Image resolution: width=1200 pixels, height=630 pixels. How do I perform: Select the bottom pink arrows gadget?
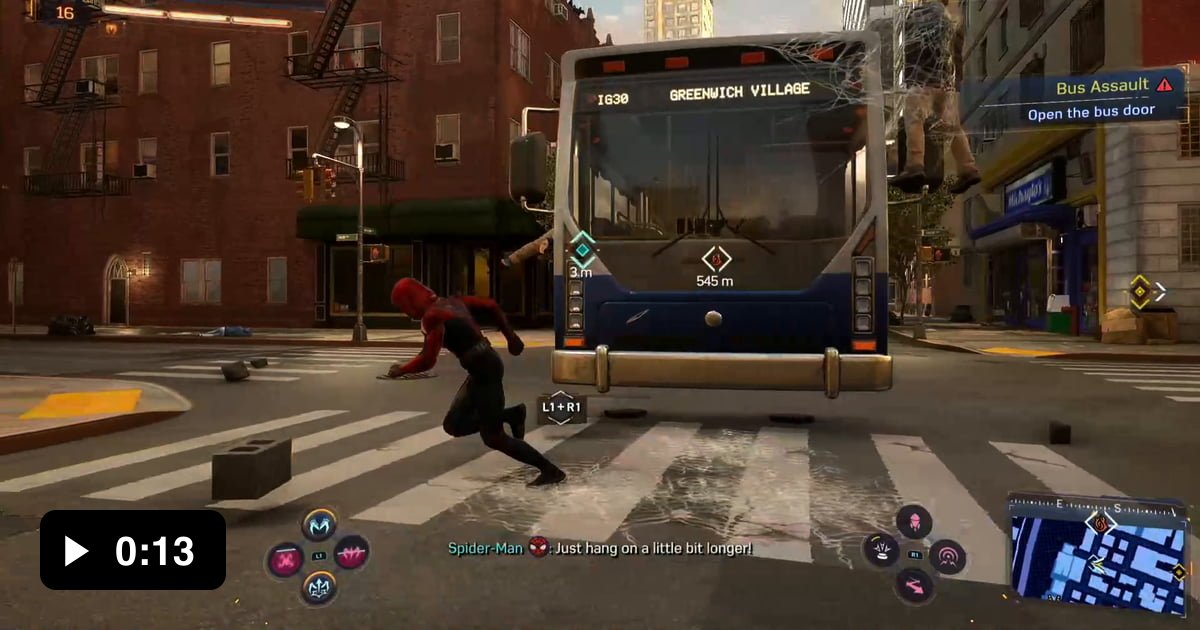coord(914,586)
